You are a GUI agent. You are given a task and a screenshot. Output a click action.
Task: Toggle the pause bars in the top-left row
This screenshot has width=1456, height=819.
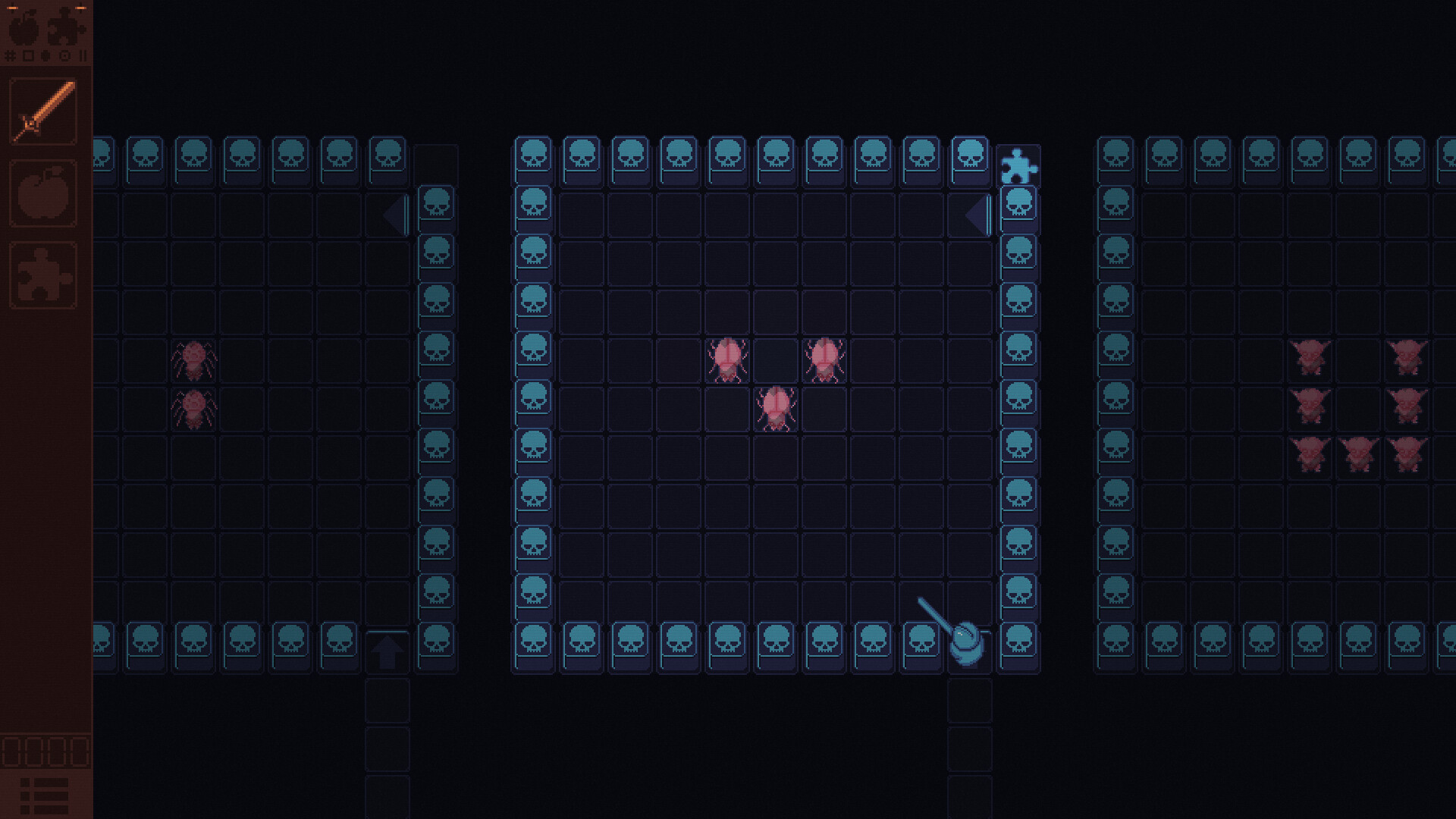pos(83,56)
